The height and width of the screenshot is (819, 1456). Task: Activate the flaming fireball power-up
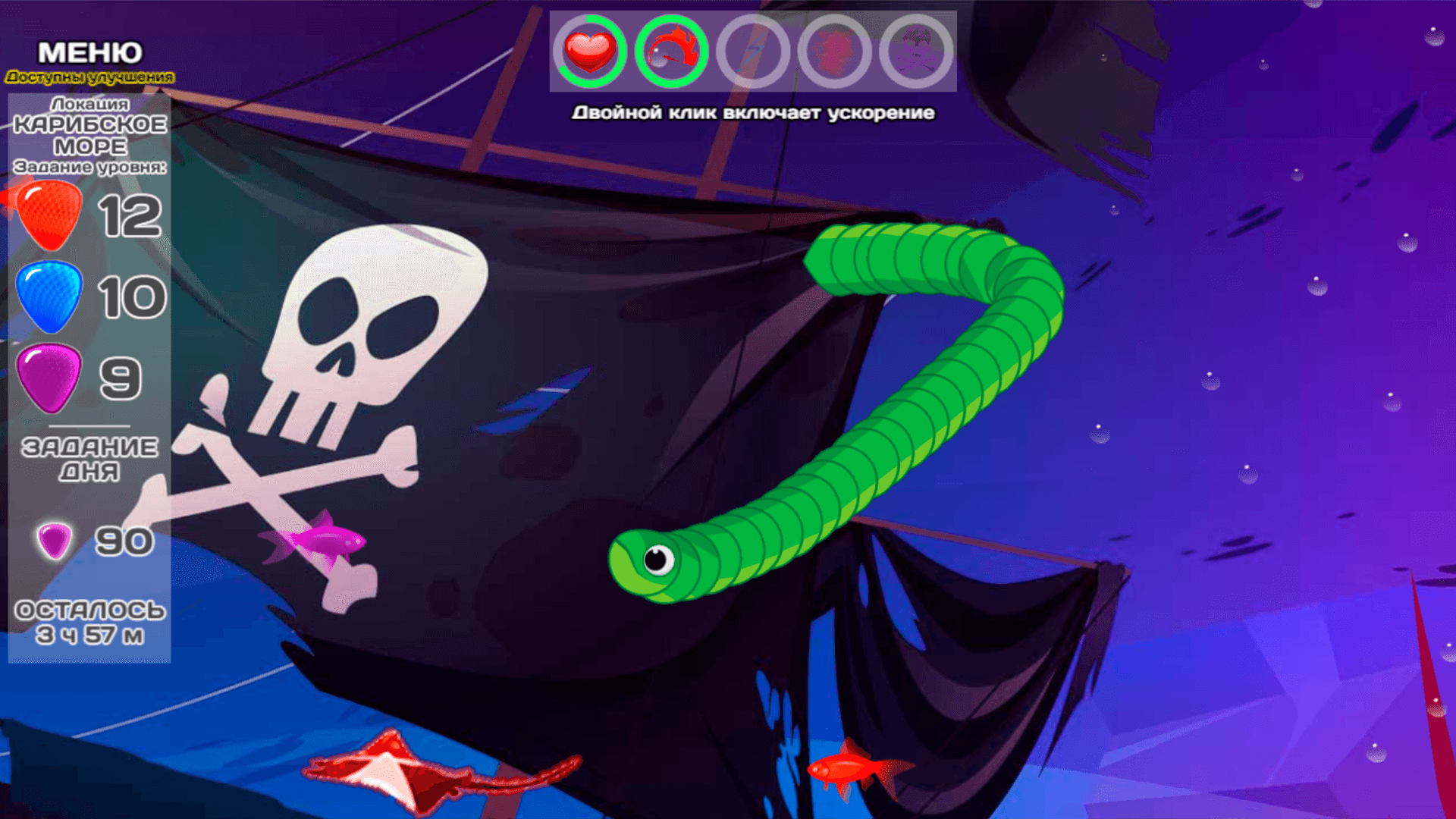[x=673, y=52]
